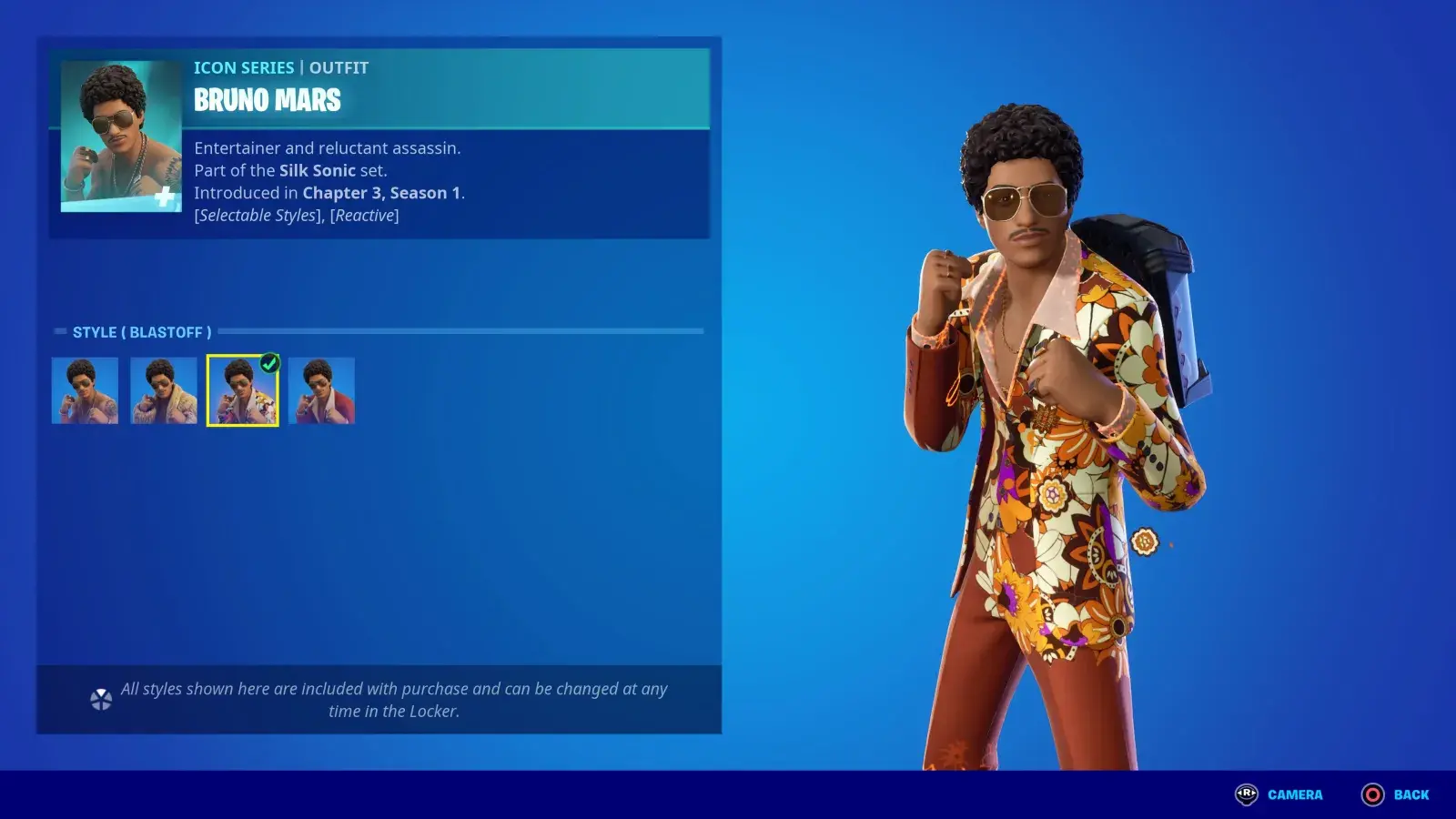
Task: Click the R3 camera control icon
Action: coord(1248,794)
